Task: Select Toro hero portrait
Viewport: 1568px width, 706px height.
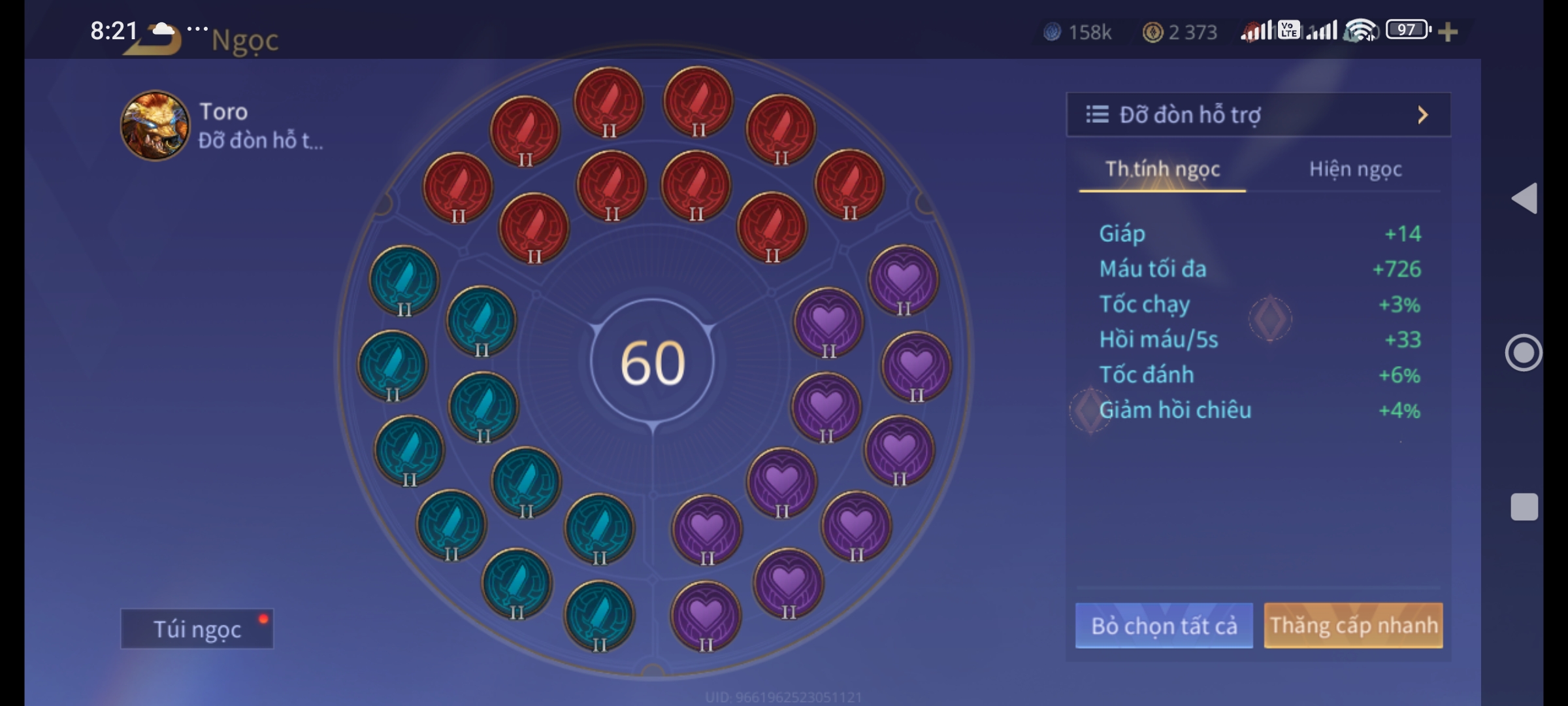Action: tap(155, 125)
